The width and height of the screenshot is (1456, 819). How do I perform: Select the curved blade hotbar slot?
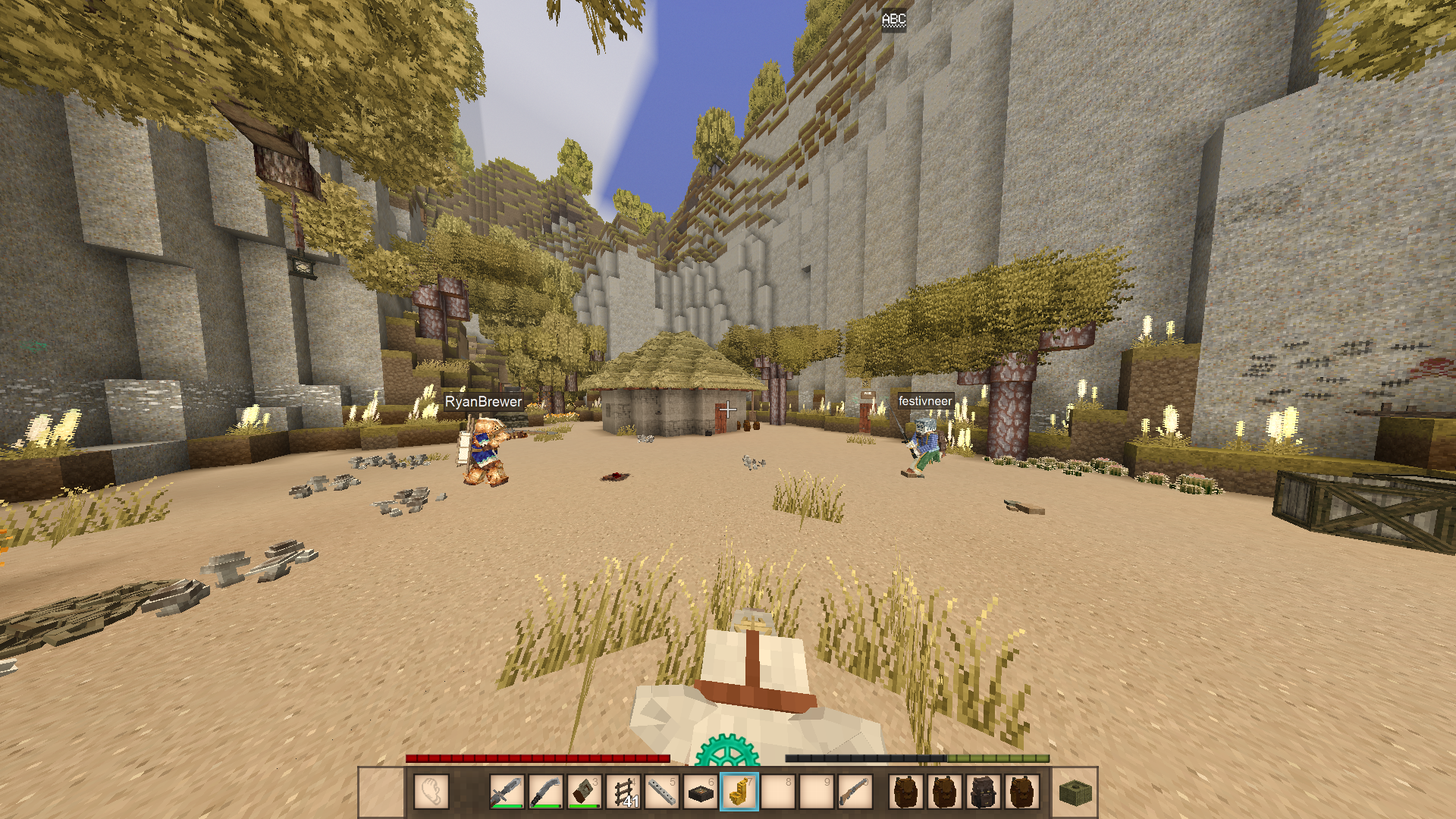pyautogui.click(x=545, y=792)
